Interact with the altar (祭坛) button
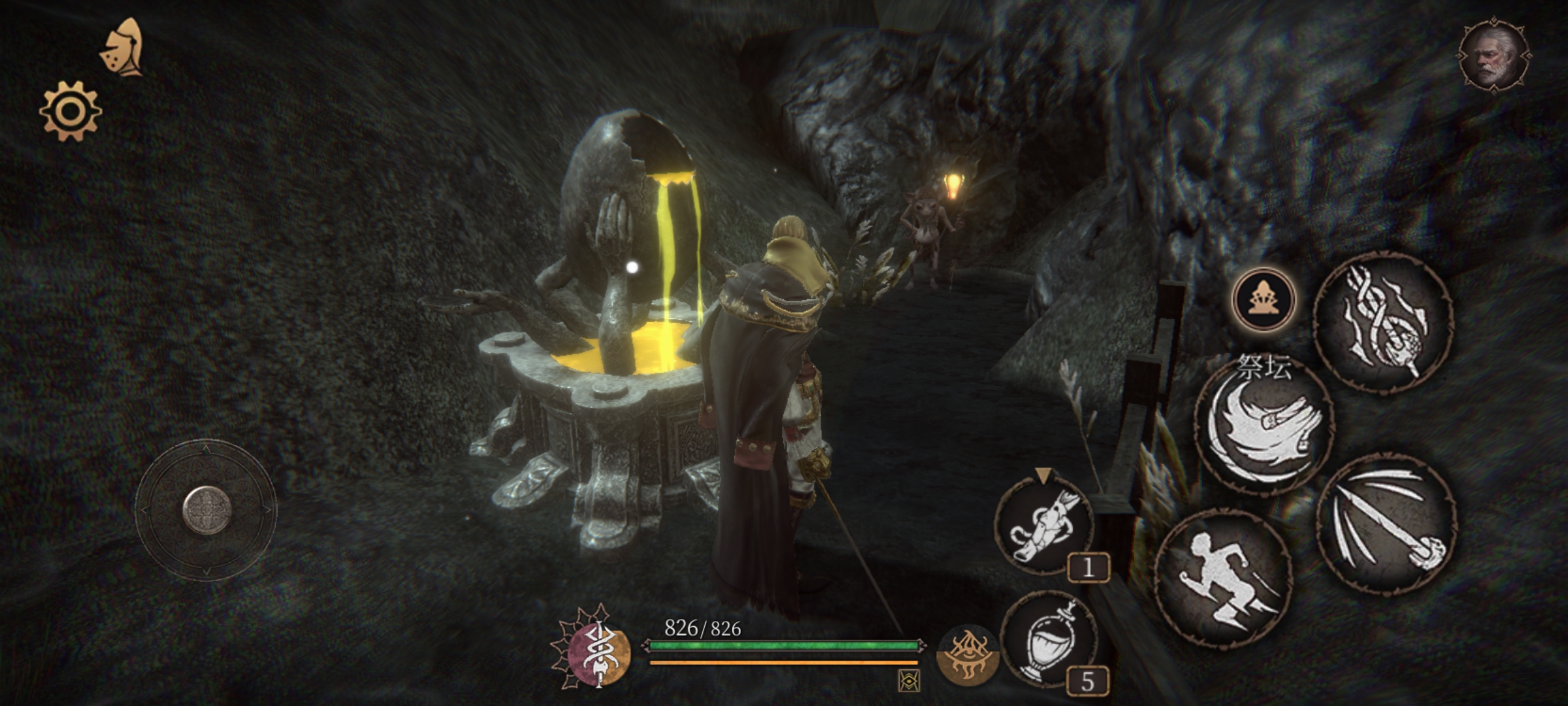The width and height of the screenshot is (1568, 706). pyautogui.click(x=1263, y=301)
